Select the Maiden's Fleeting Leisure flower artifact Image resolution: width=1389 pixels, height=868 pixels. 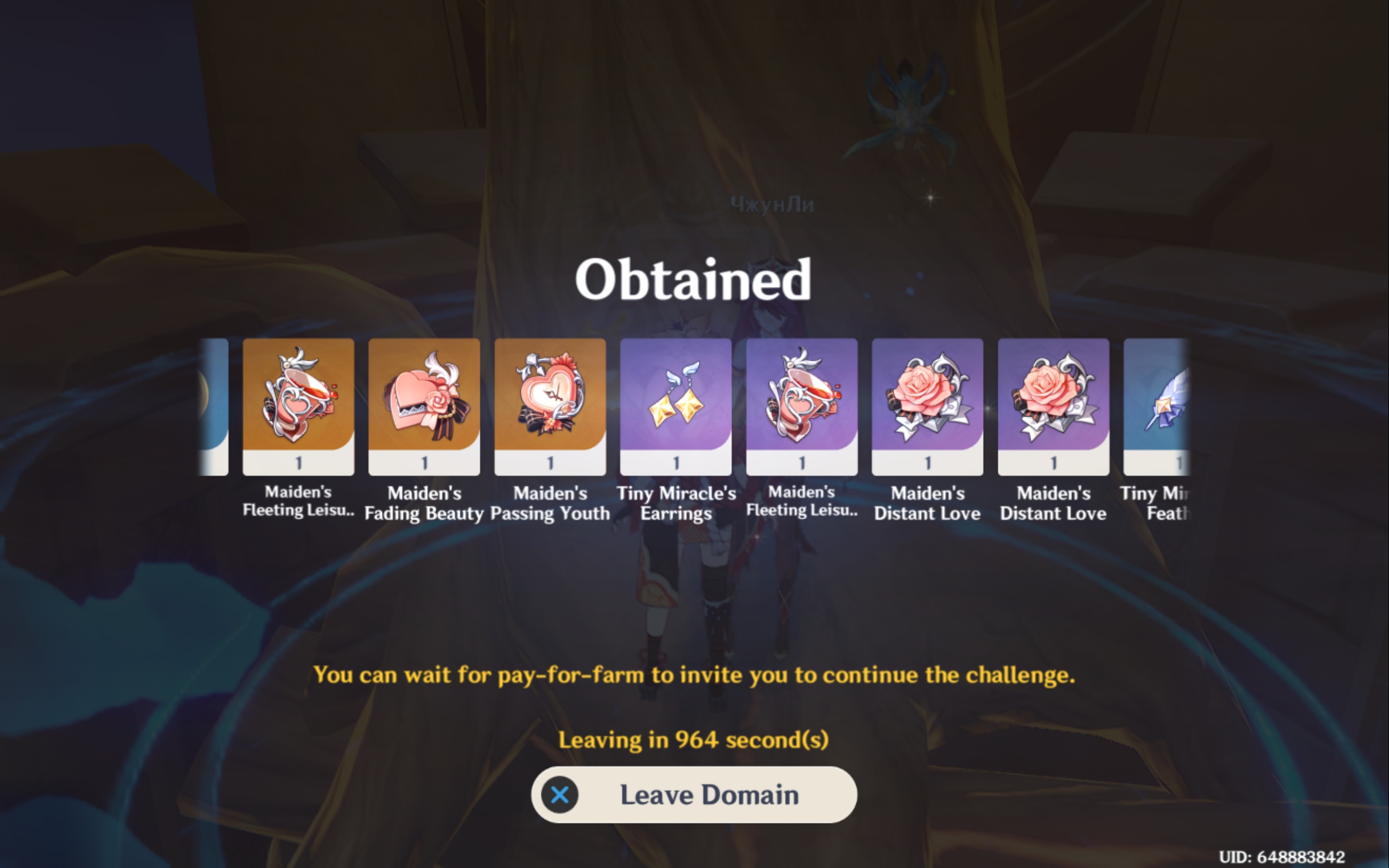pos(298,402)
